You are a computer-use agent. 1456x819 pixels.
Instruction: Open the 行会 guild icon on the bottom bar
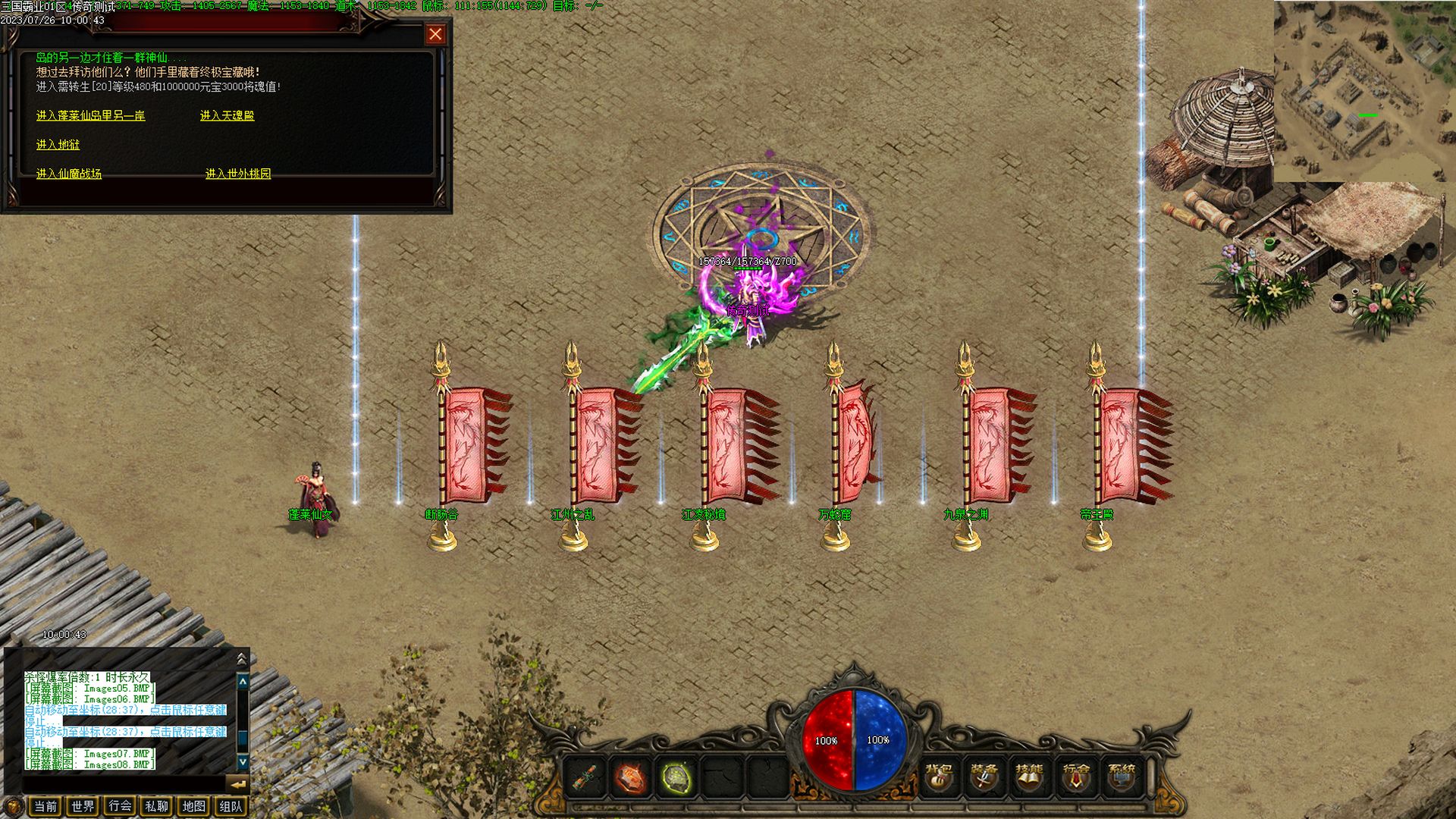tap(1075, 776)
